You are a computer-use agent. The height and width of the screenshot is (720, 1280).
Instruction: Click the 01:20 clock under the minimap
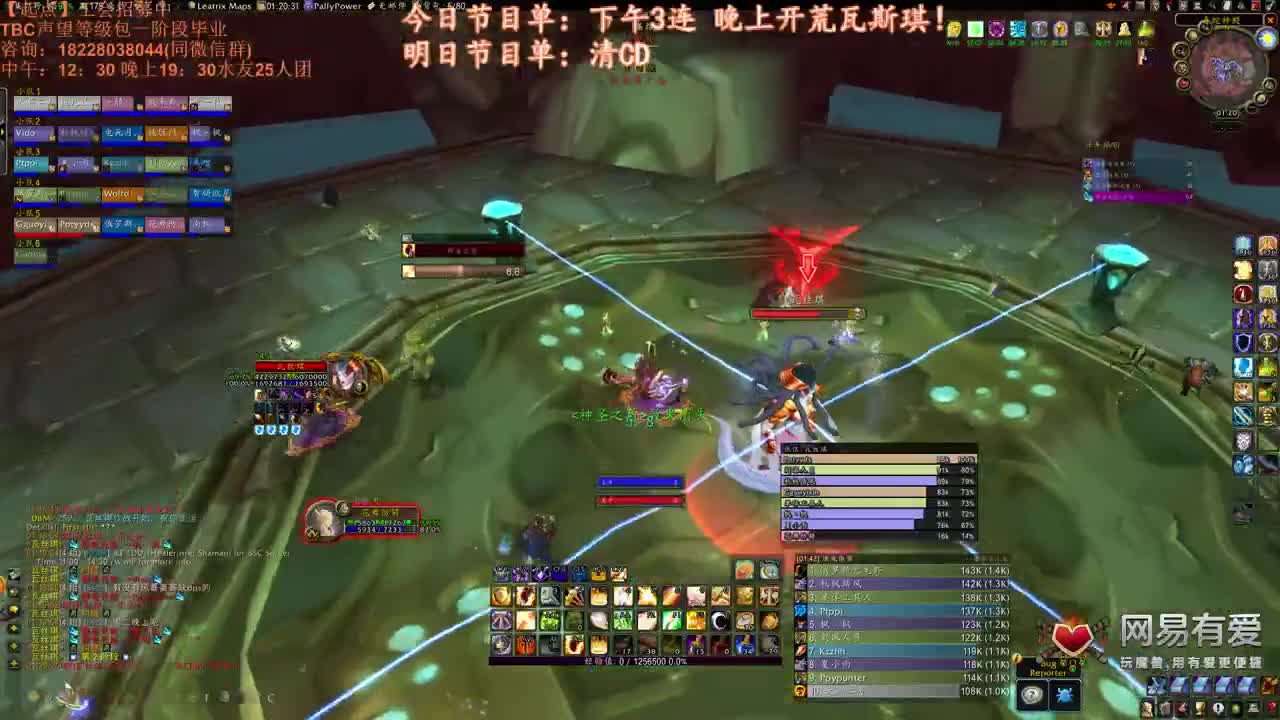1227,112
